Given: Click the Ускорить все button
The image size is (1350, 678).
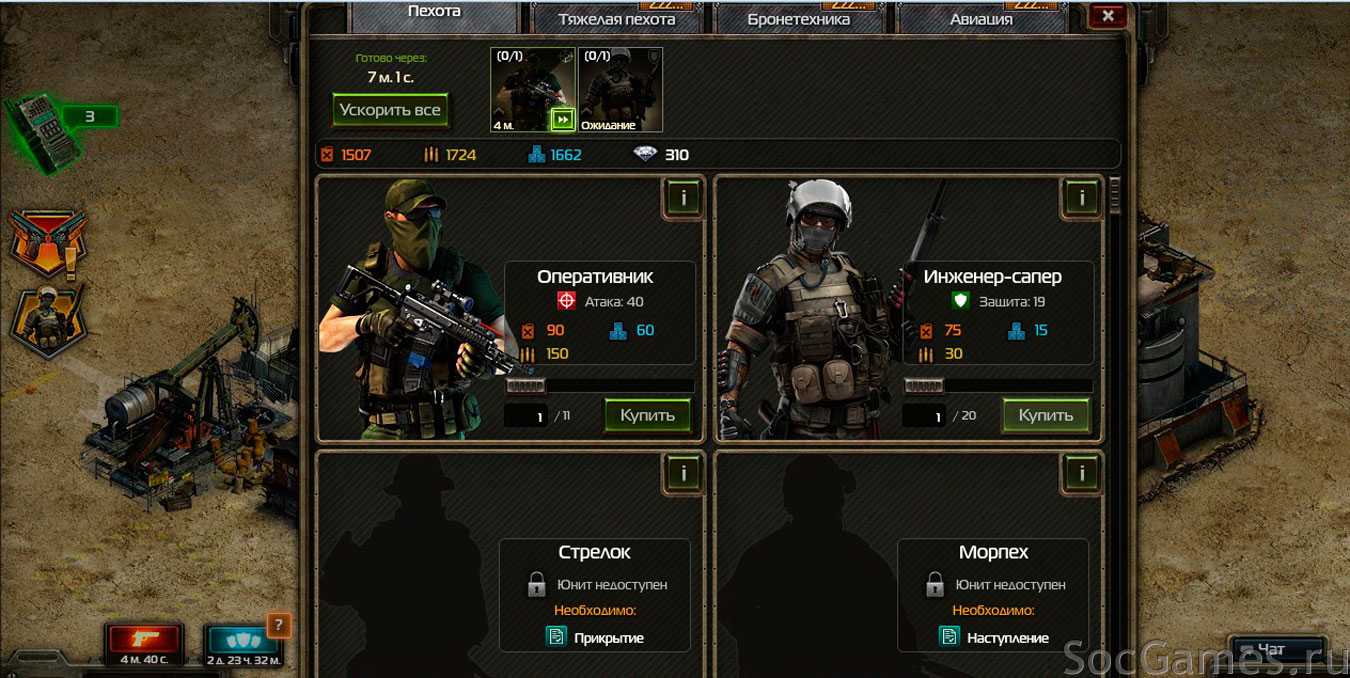Looking at the screenshot, I should [389, 110].
